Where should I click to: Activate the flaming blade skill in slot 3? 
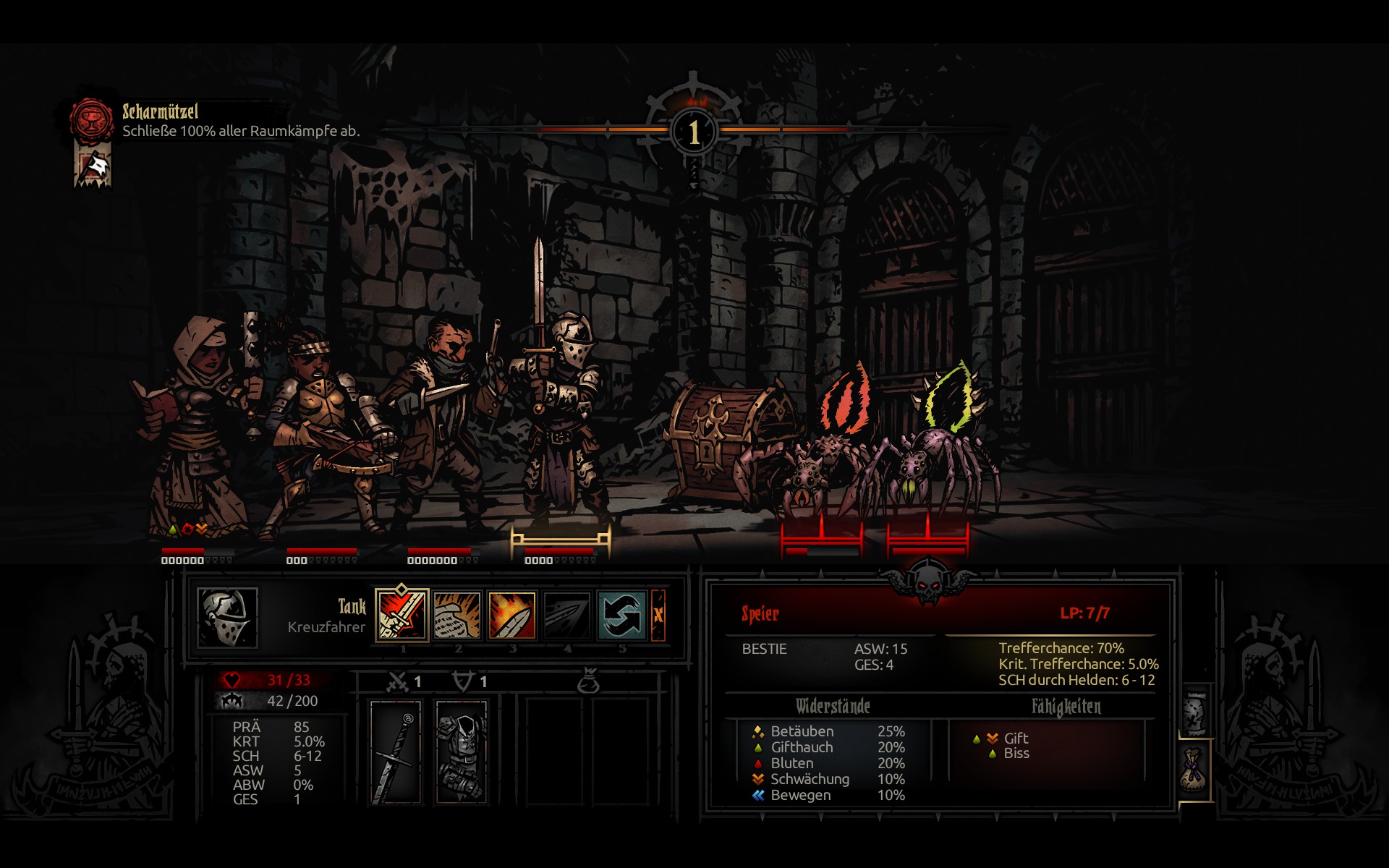point(512,616)
